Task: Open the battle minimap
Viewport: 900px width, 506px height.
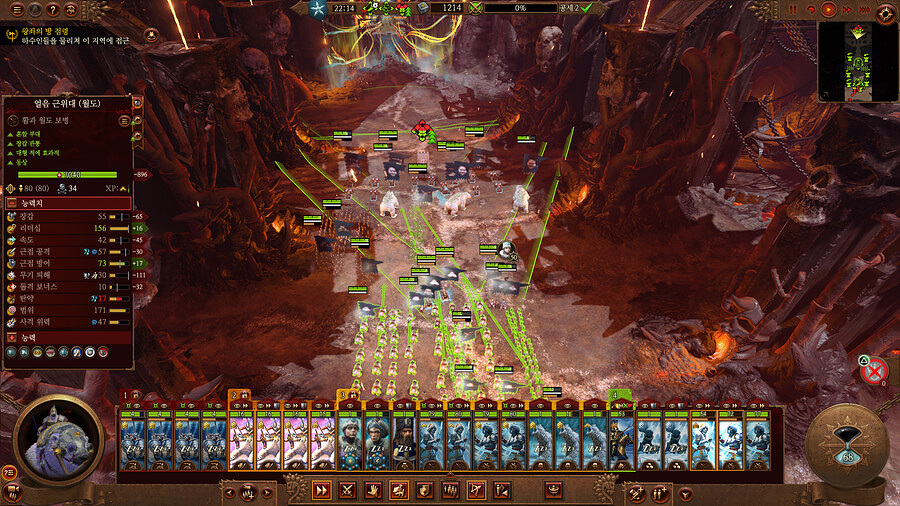Action: tap(857, 62)
